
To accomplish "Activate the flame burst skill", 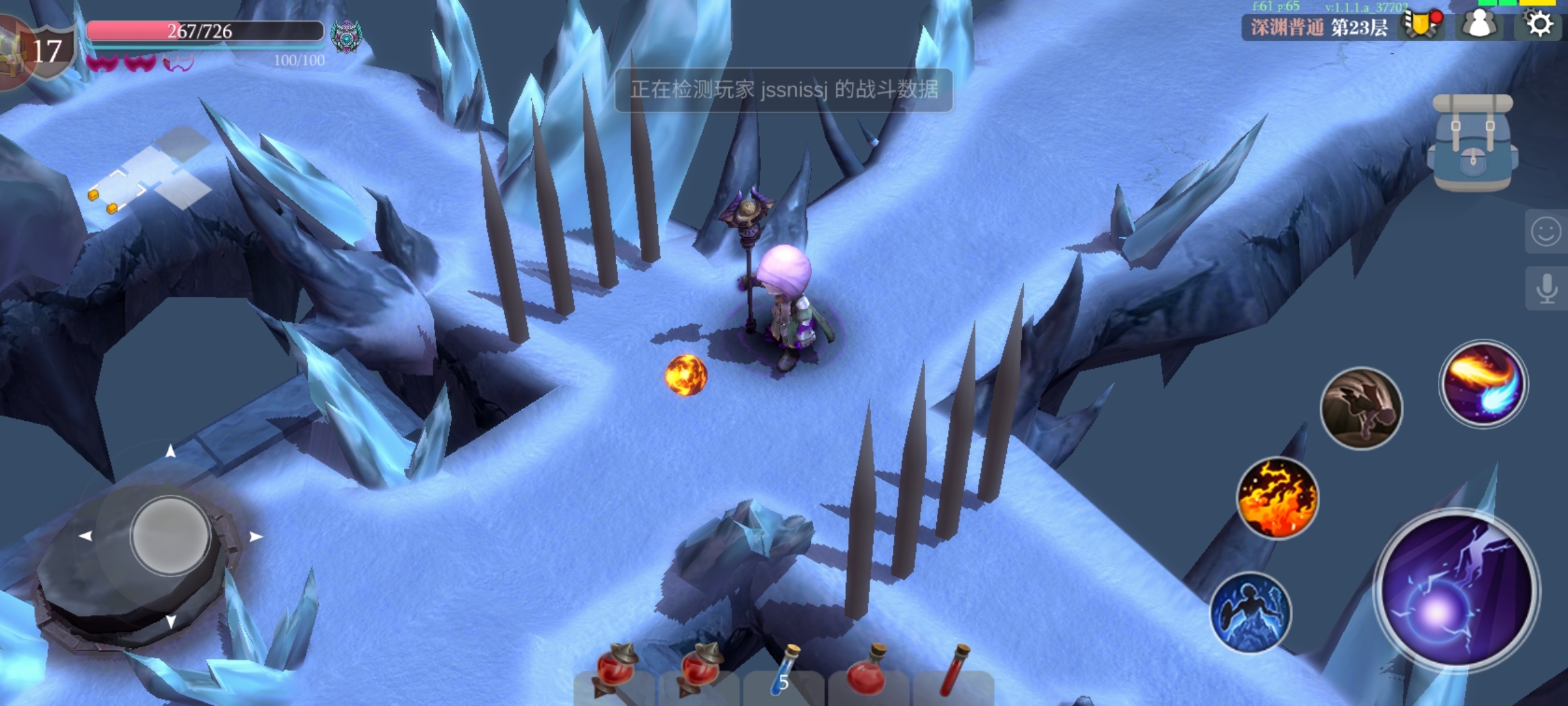I will (1277, 498).
